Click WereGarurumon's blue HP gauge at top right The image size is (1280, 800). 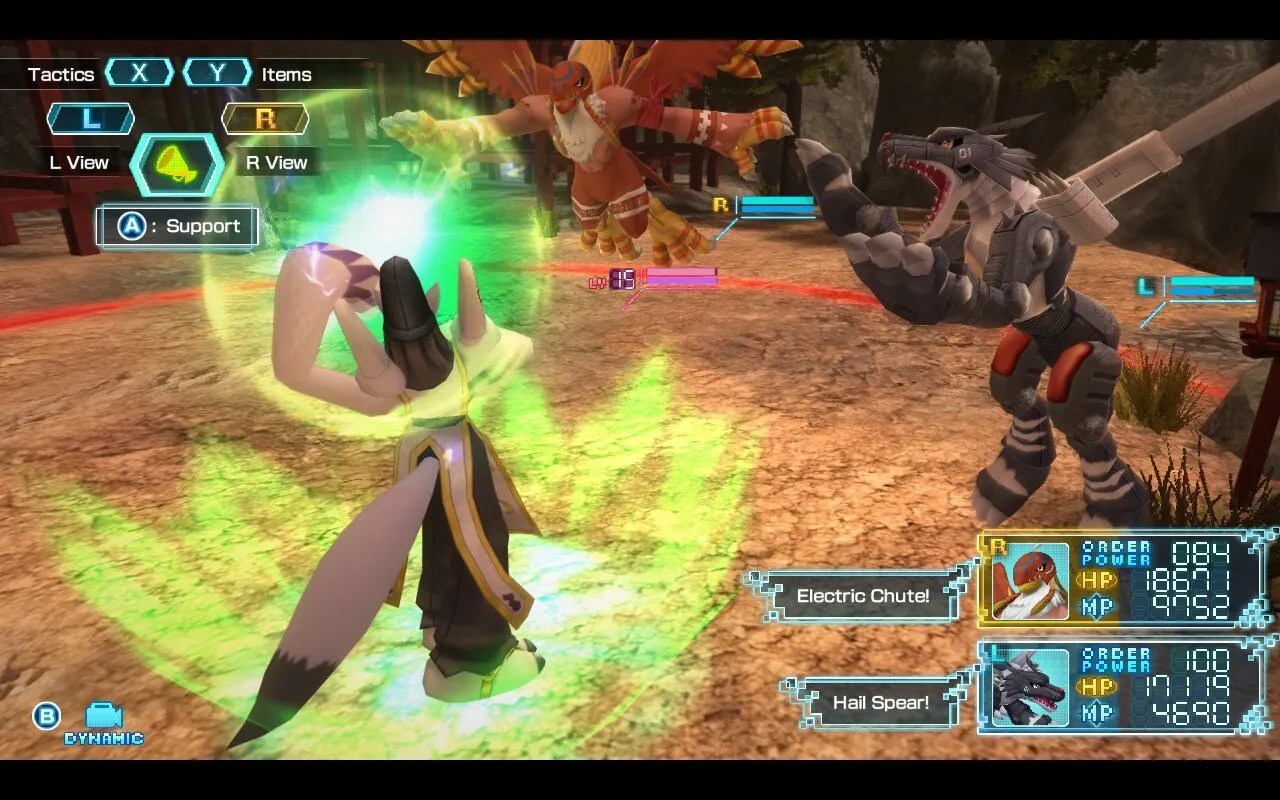point(1207,283)
